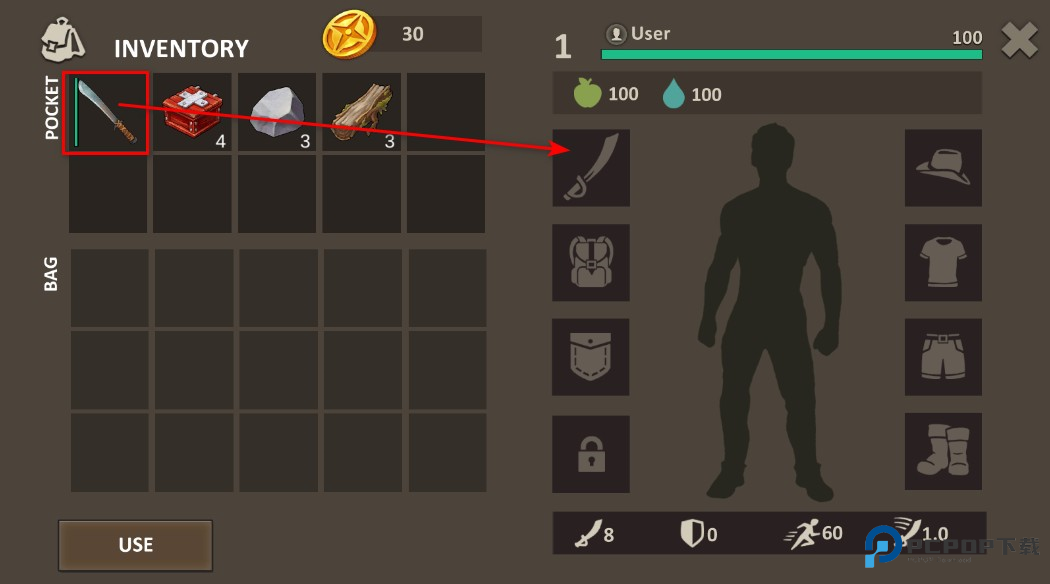Choose the shirt equipment slot

[x=943, y=262]
